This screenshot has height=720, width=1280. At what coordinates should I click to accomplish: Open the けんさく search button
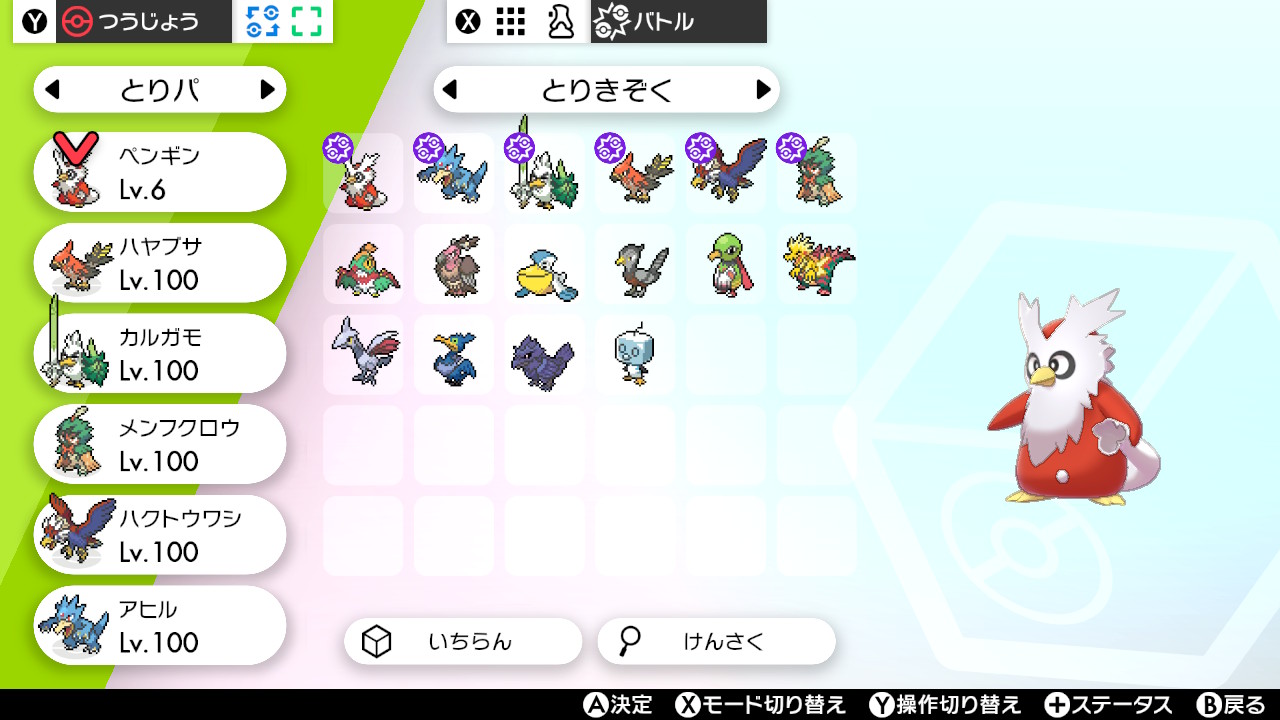tap(714, 641)
